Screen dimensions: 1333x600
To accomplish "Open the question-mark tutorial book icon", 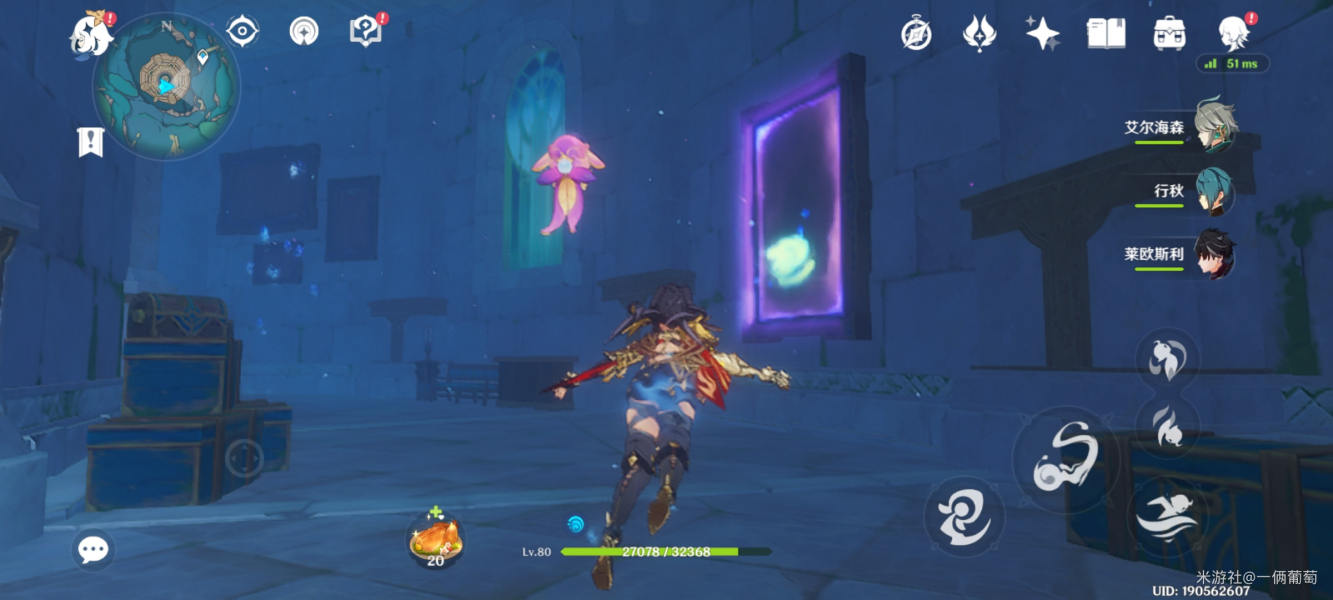I will click(366, 31).
